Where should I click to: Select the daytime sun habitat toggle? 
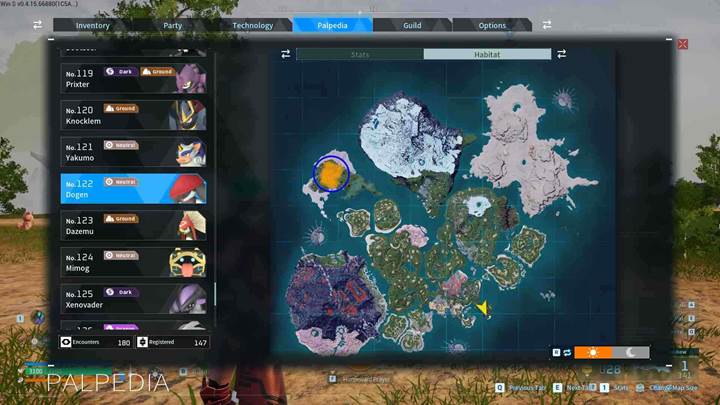594,352
